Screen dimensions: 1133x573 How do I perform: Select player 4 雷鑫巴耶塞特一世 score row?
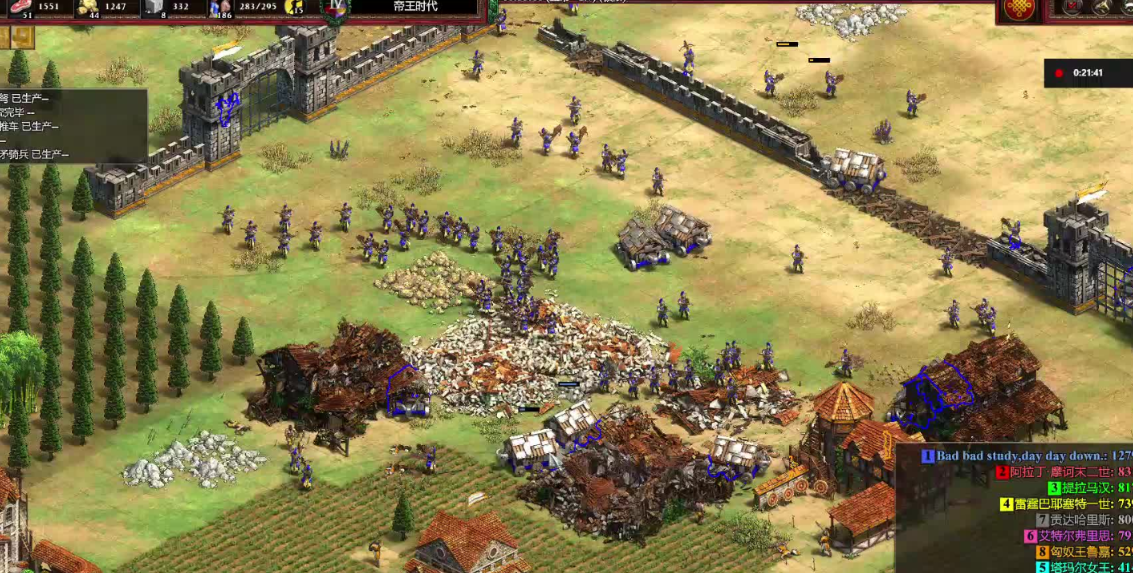pyautogui.click(x=1063, y=504)
